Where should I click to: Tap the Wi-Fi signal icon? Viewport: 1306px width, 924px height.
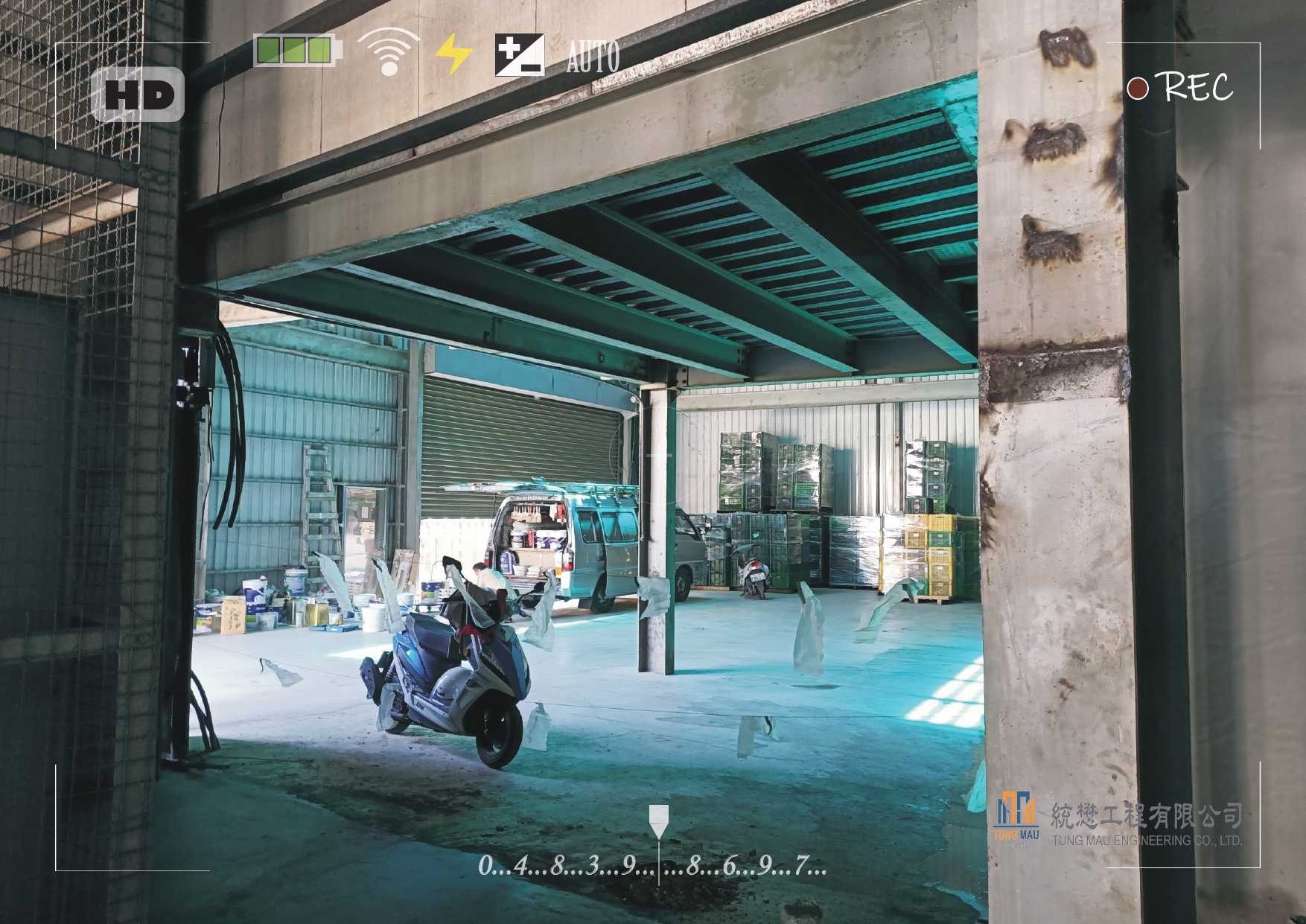[x=389, y=52]
